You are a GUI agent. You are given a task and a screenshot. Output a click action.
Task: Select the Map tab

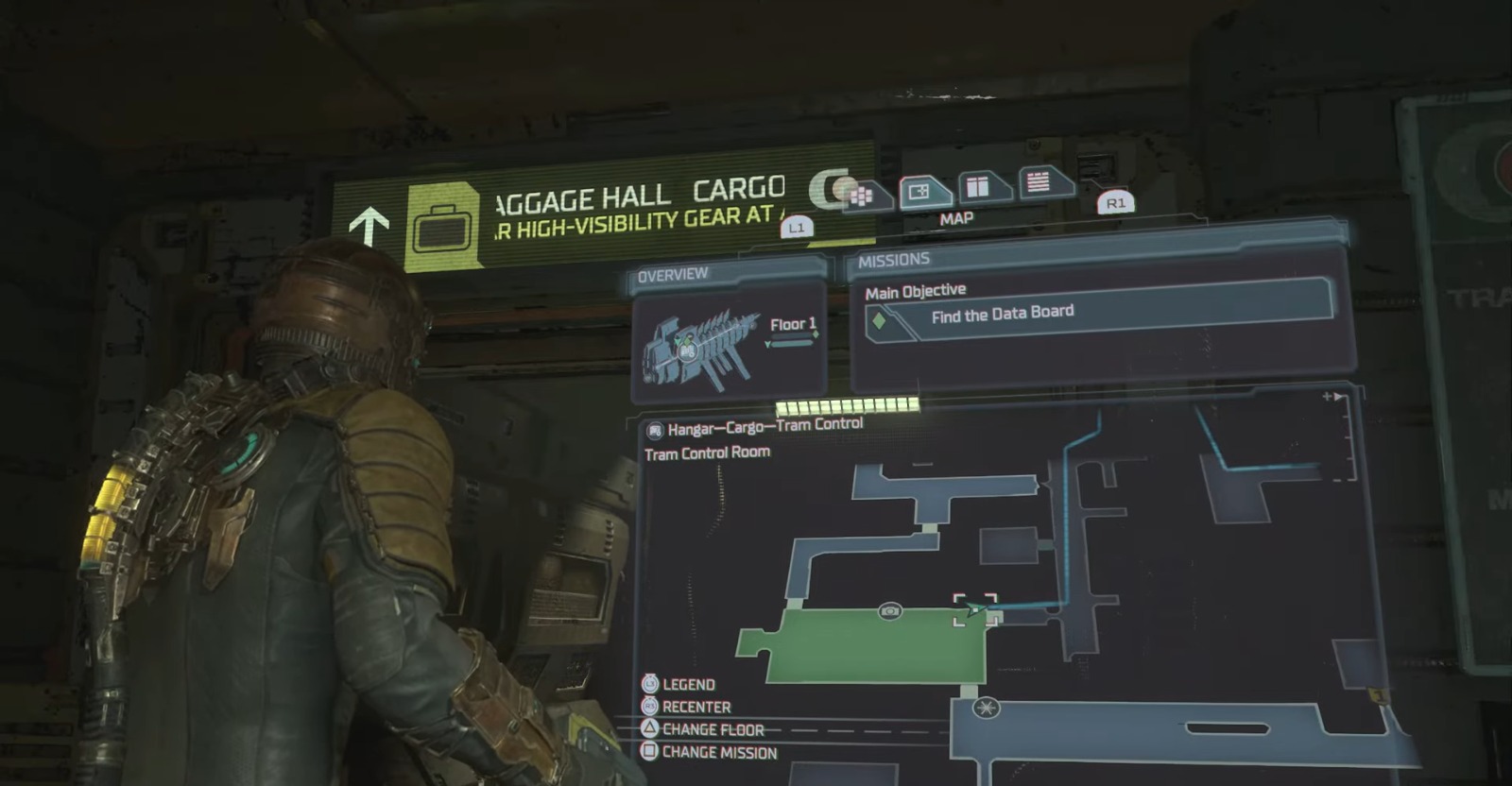(x=924, y=192)
